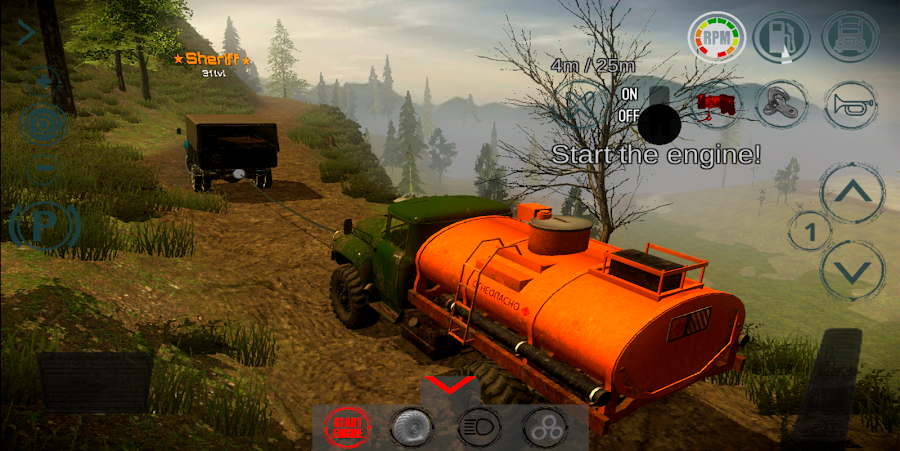Switch camera view with camera icon
The width and height of the screenshot is (900, 451).
point(43,124)
